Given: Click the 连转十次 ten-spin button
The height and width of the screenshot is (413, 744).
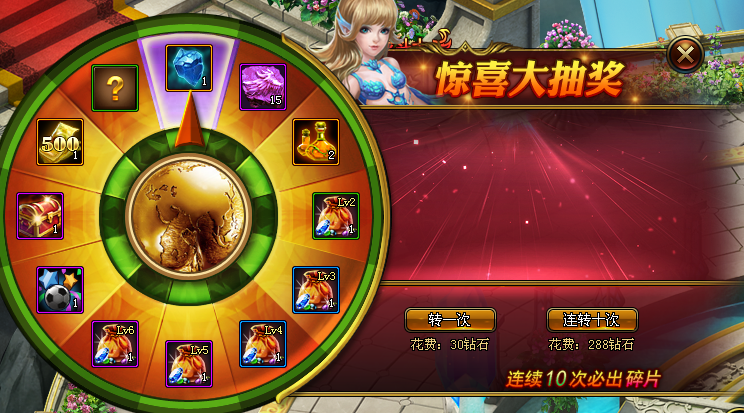Looking at the screenshot, I should point(592,320).
